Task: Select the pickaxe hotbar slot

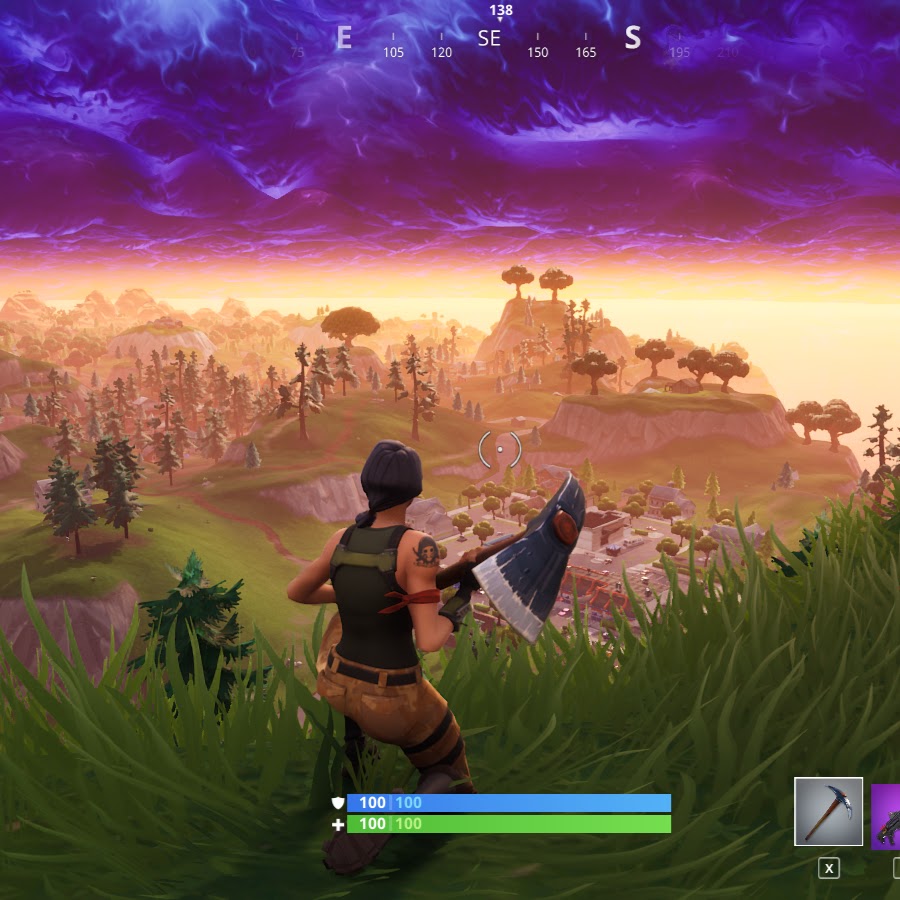Action: pyautogui.click(x=829, y=811)
